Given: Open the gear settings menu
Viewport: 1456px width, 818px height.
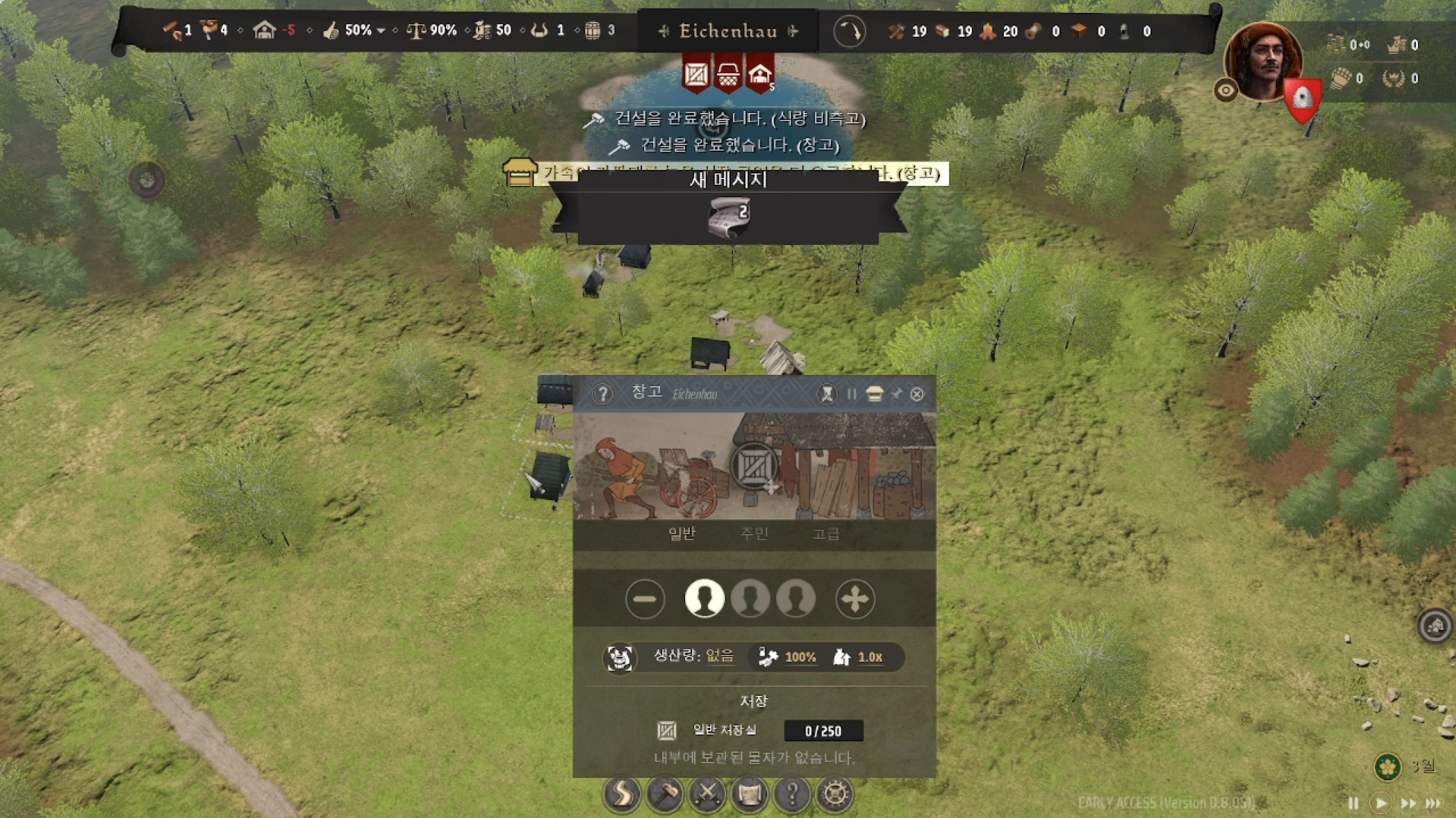Looking at the screenshot, I should click(835, 794).
